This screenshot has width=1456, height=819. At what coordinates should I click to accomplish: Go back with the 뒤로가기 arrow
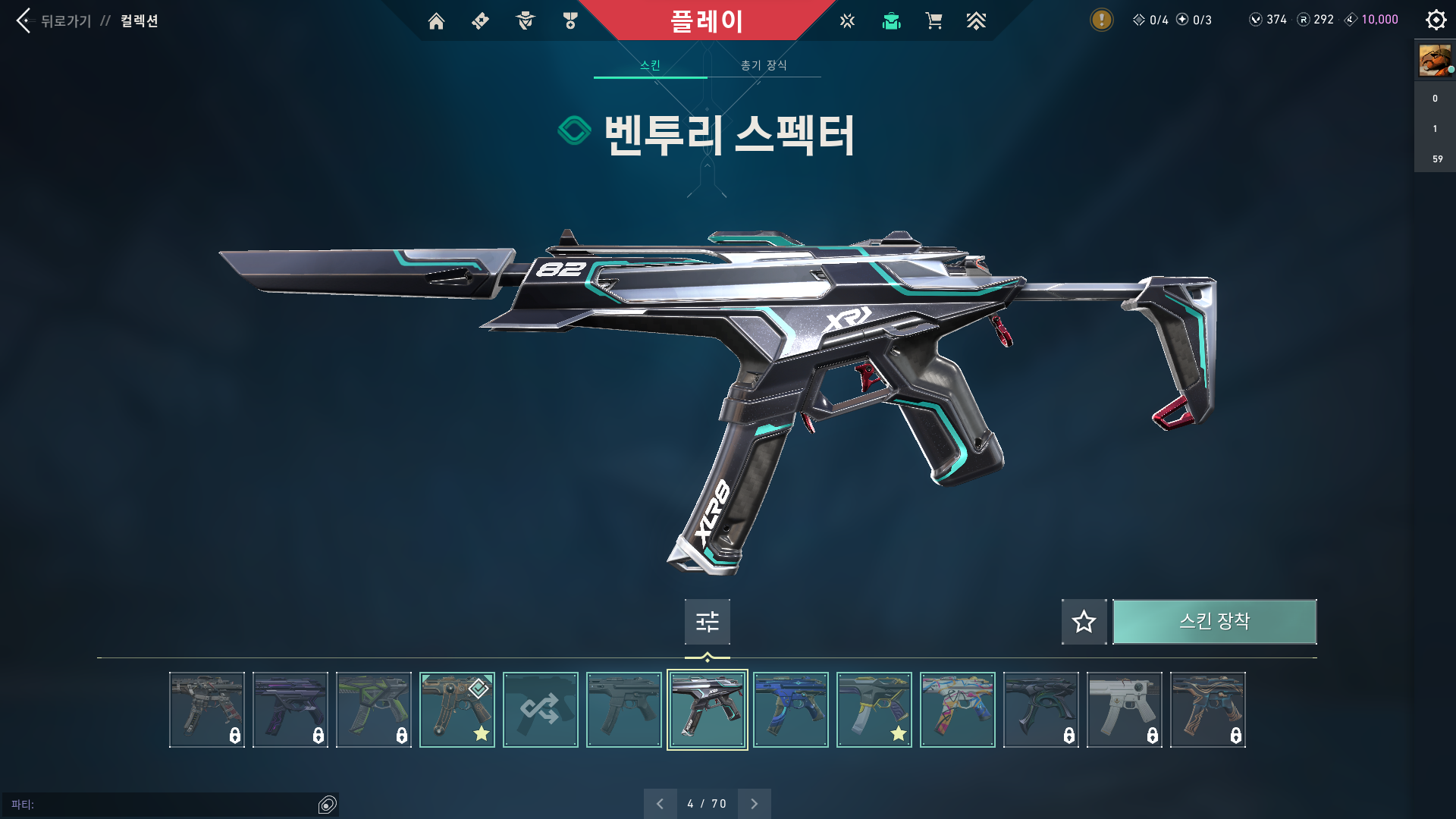coord(24,20)
